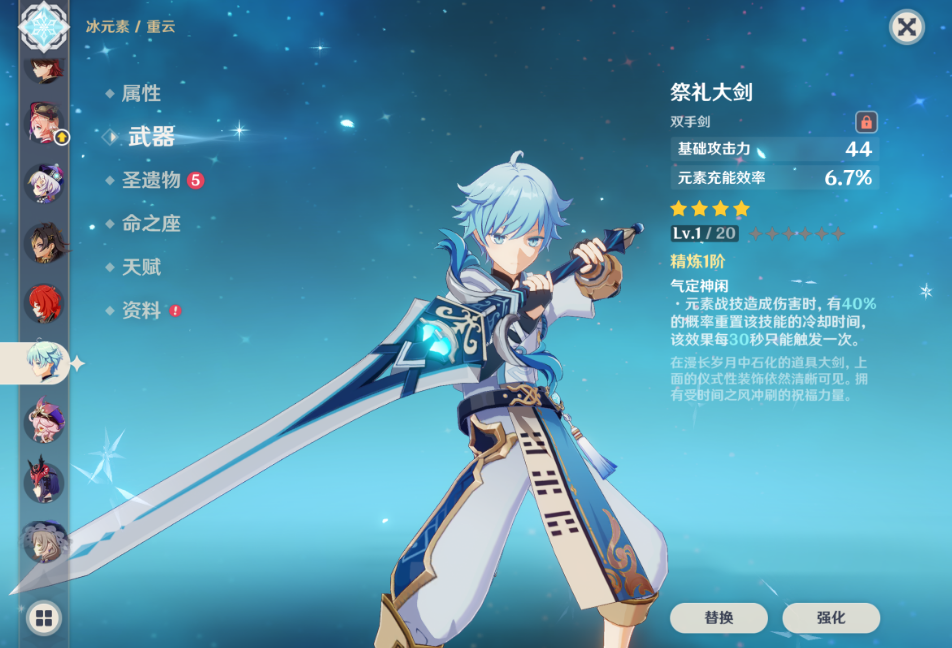Switch to the 圣遗物 artifacts tab

[x=151, y=180]
